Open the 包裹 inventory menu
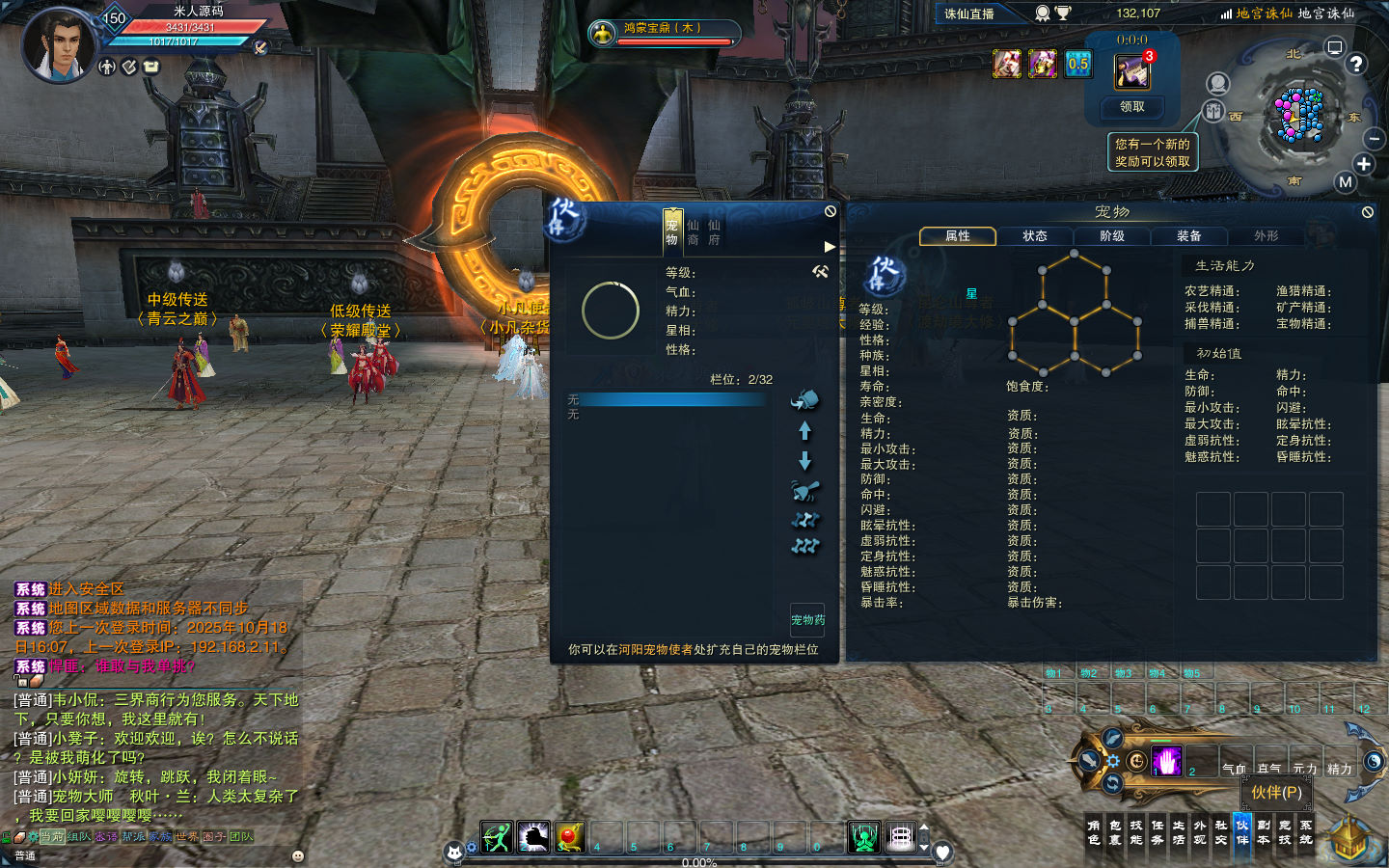Viewport: 1389px width, 868px height. tap(1115, 832)
